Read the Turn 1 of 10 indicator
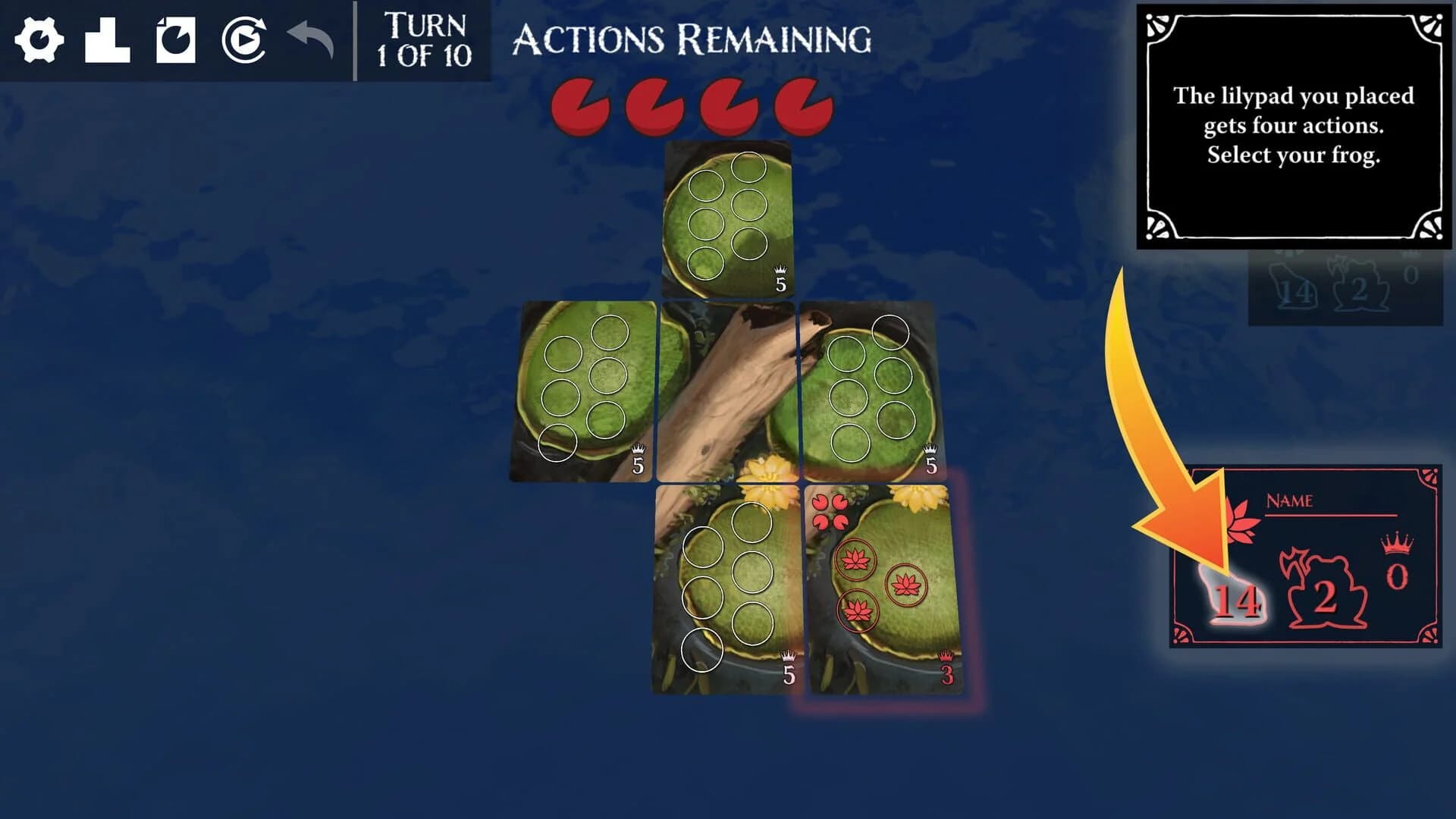The width and height of the screenshot is (1456, 819). (x=425, y=39)
